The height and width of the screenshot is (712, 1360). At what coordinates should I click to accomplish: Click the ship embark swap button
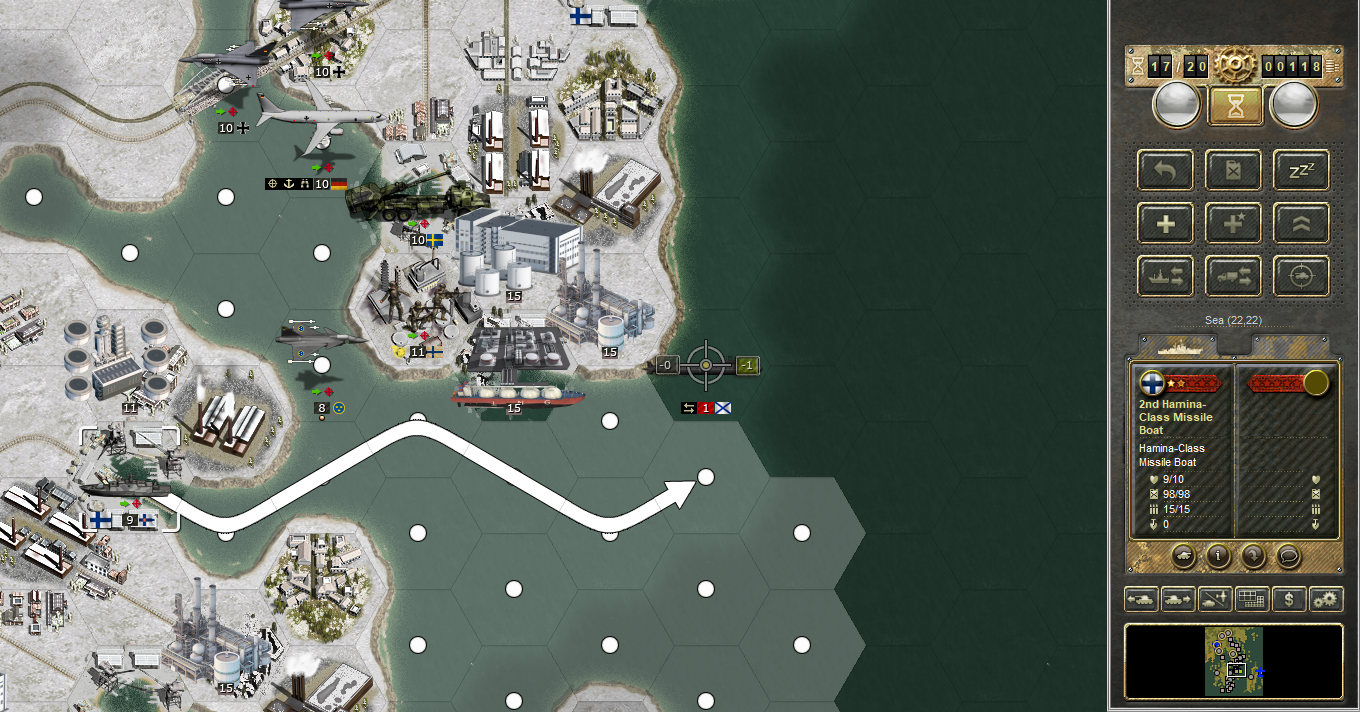pos(1166,276)
